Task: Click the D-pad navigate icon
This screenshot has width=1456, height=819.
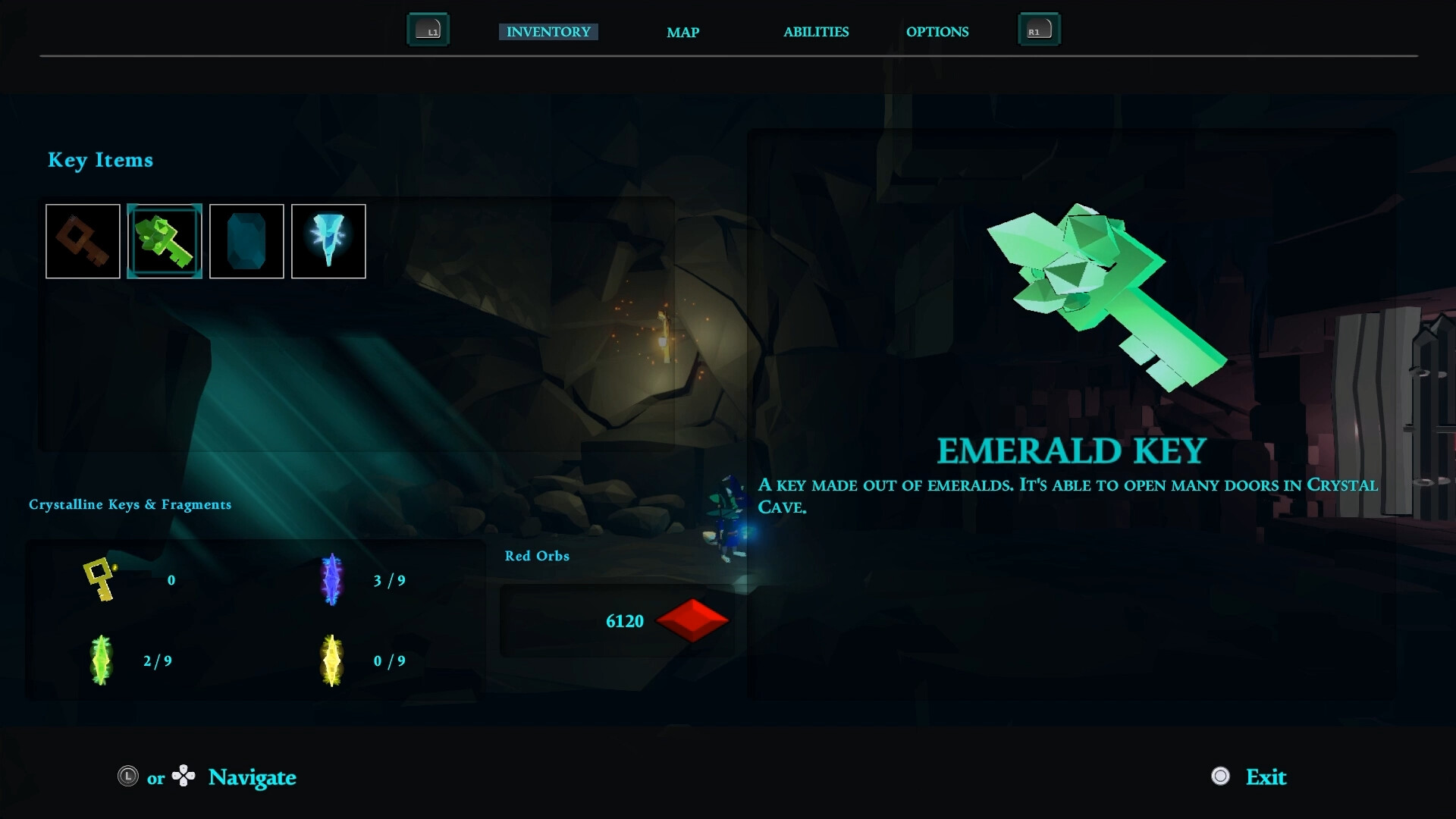Action: (184, 777)
